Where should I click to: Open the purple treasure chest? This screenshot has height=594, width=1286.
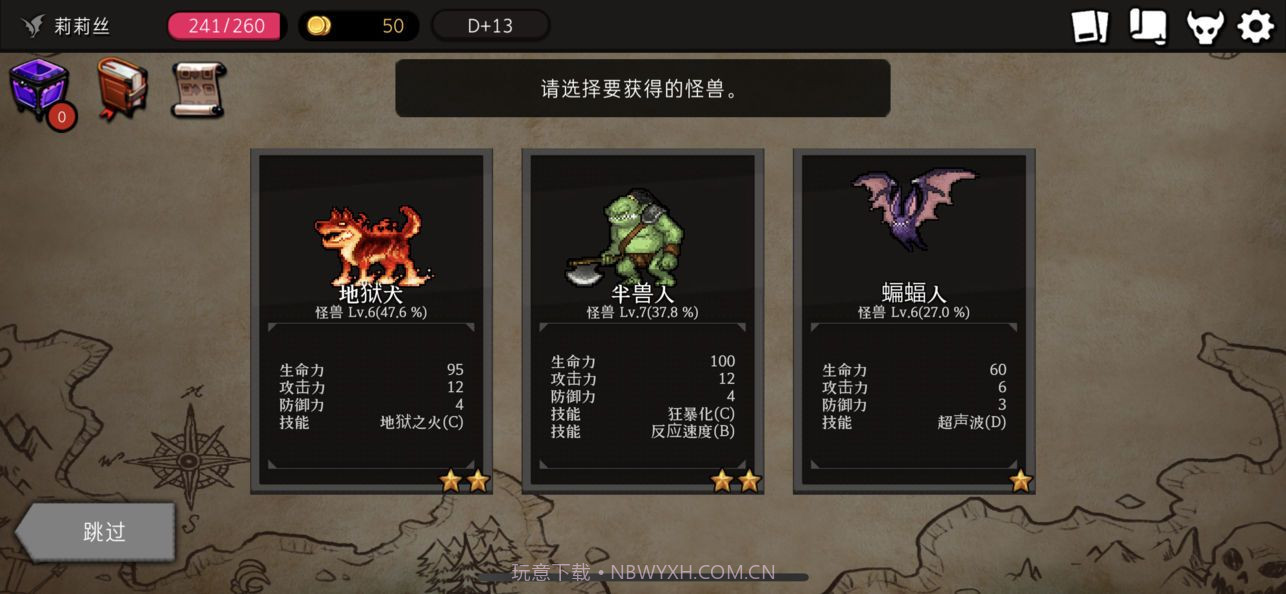coord(40,89)
